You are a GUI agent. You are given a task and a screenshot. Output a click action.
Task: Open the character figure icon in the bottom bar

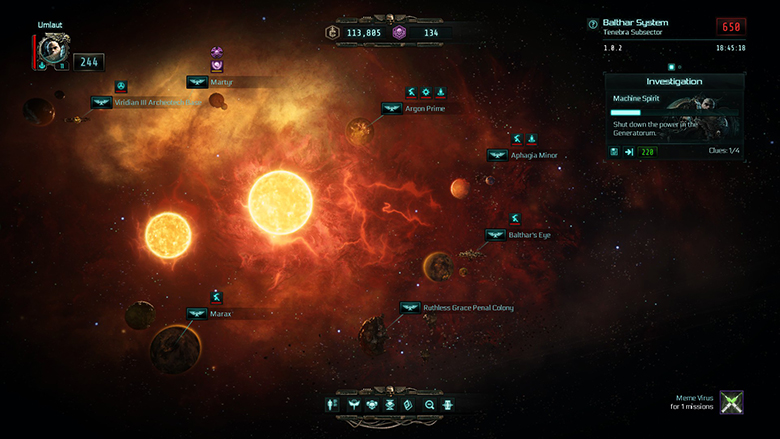coord(333,404)
